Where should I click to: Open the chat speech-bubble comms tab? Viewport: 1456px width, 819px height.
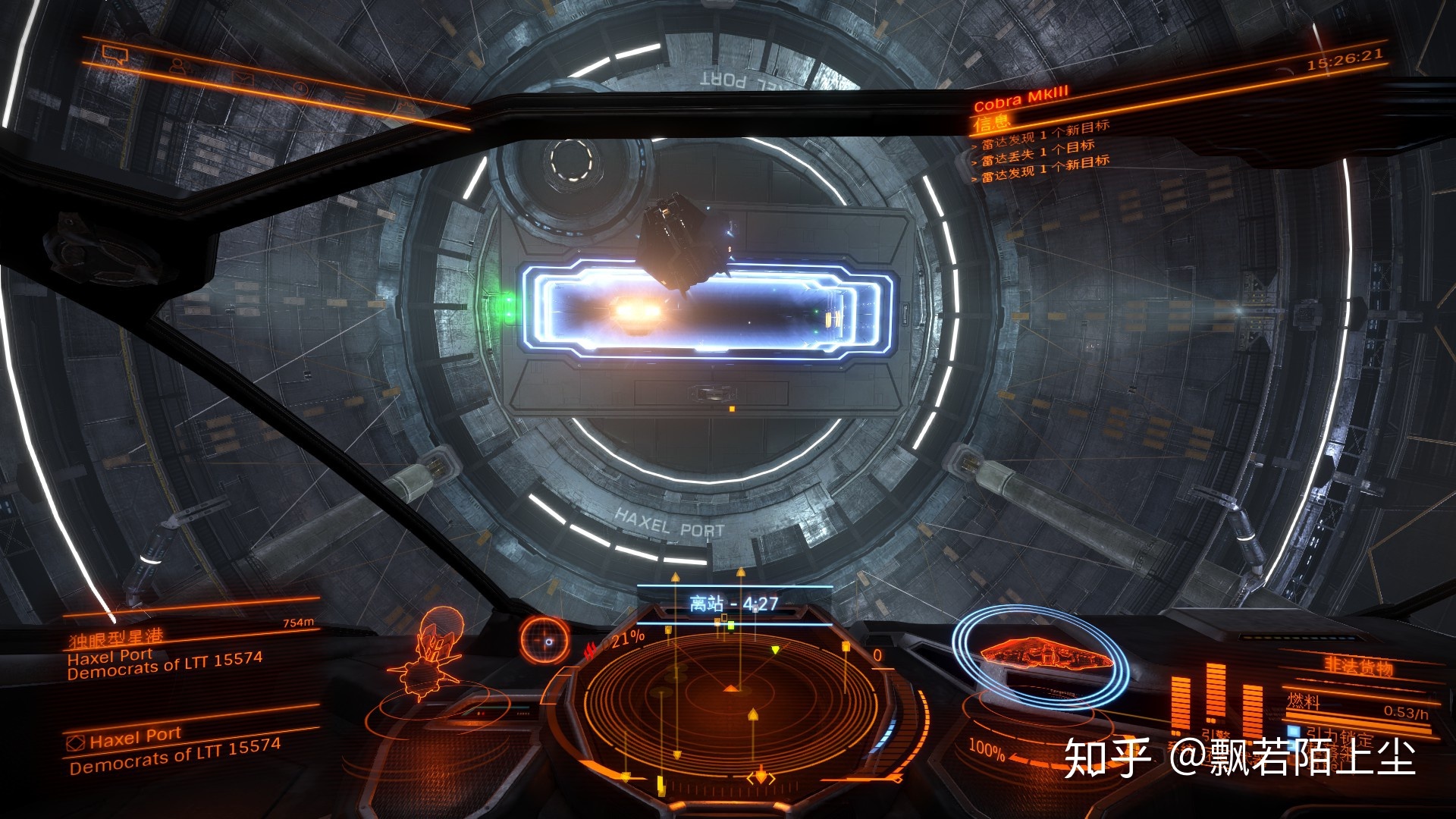click(115, 54)
